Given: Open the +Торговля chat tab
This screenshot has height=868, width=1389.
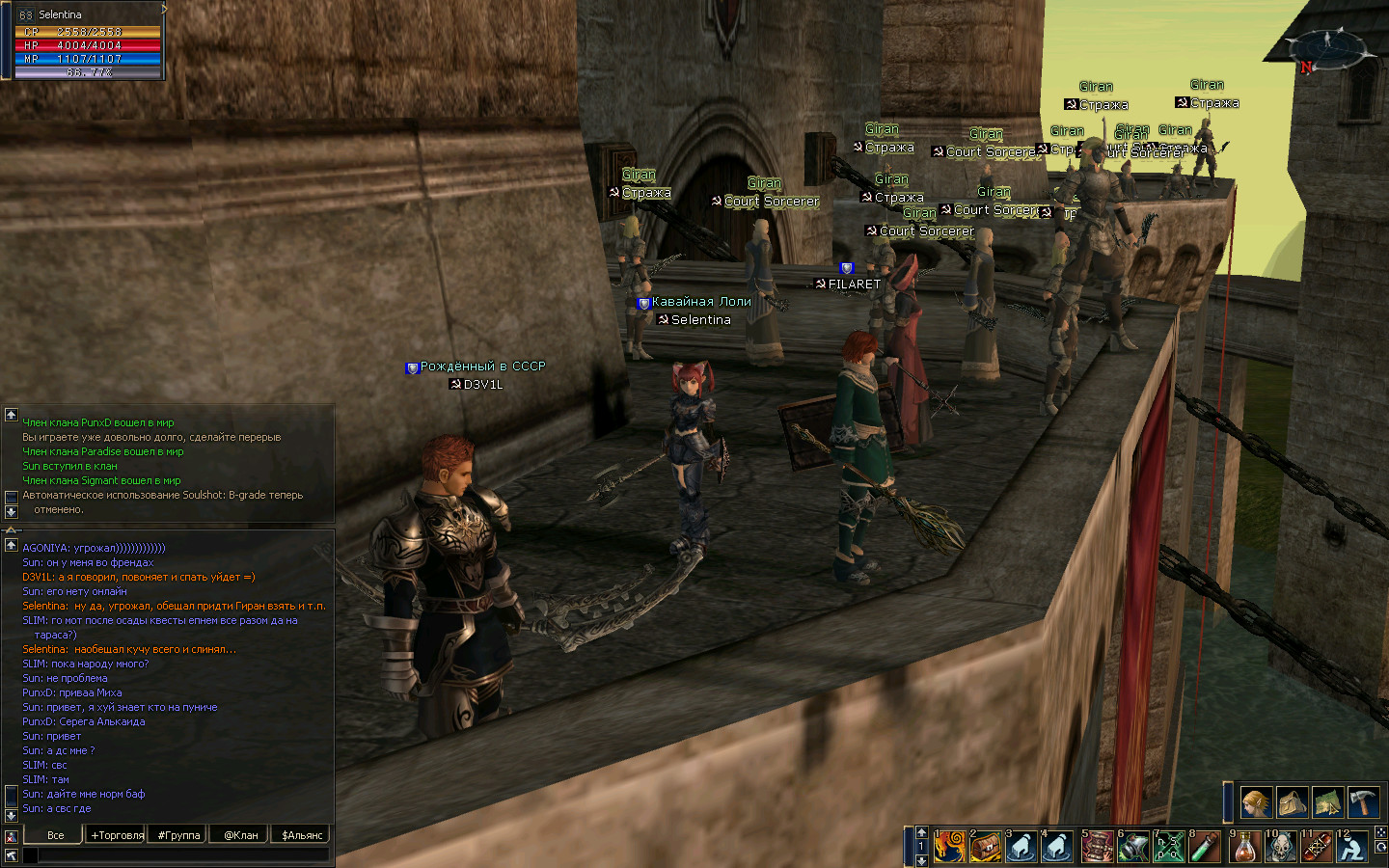Looking at the screenshot, I should pos(117,835).
